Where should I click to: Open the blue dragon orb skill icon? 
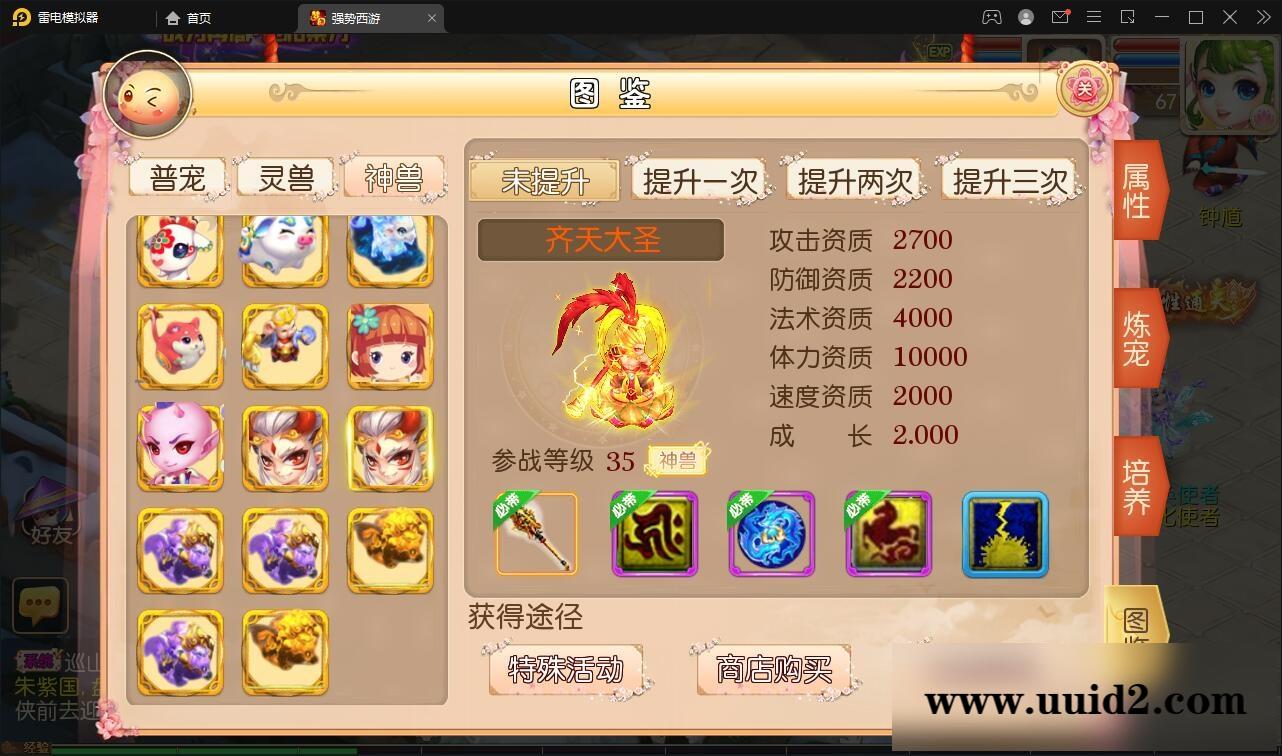(771, 535)
